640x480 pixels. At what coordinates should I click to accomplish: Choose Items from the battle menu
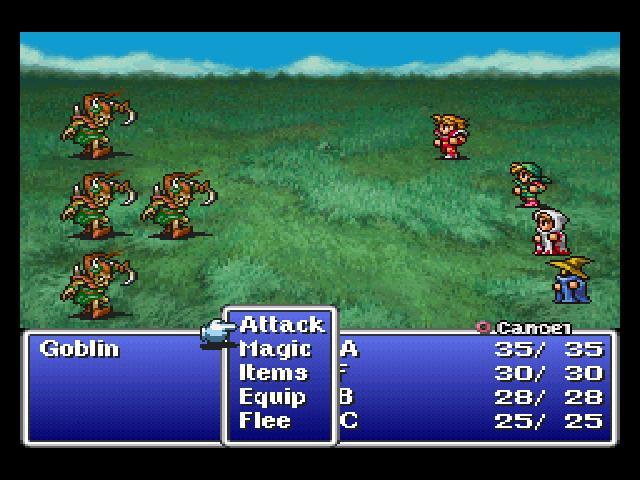click(273, 373)
